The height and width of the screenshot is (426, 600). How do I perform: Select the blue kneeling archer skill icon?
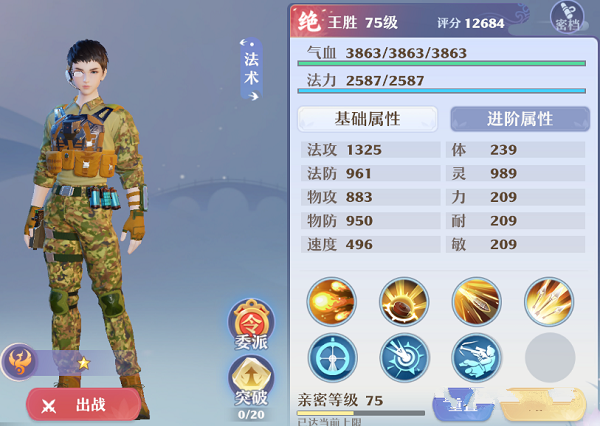(x=477, y=357)
